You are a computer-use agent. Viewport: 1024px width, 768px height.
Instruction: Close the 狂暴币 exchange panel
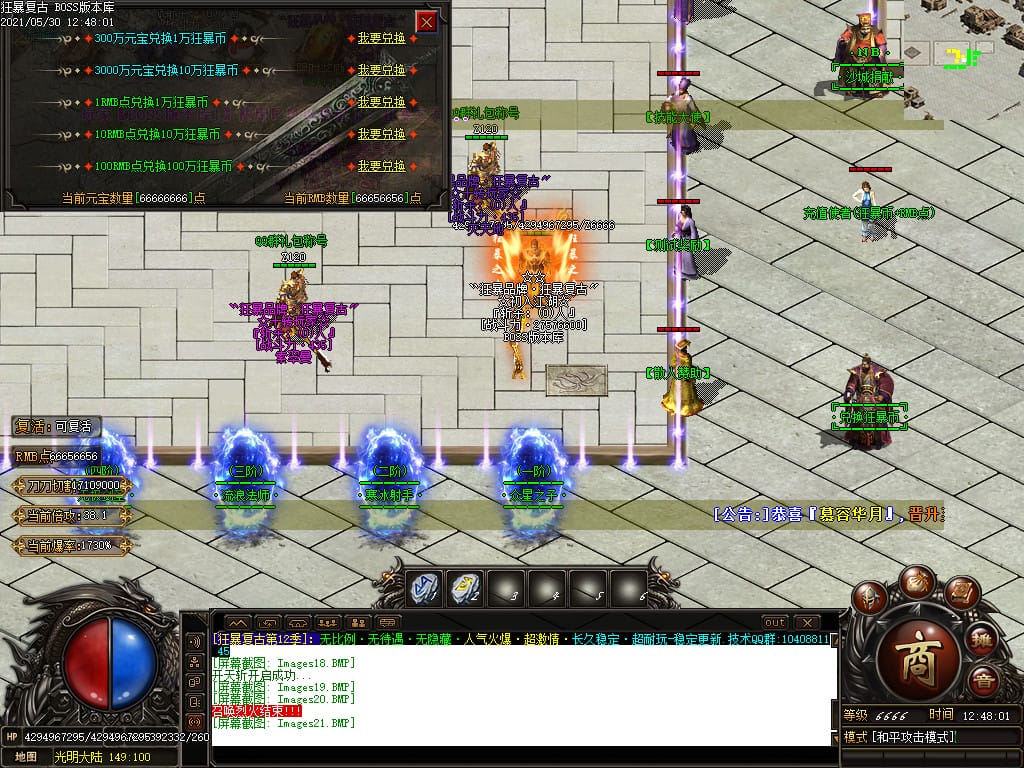pos(426,21)
